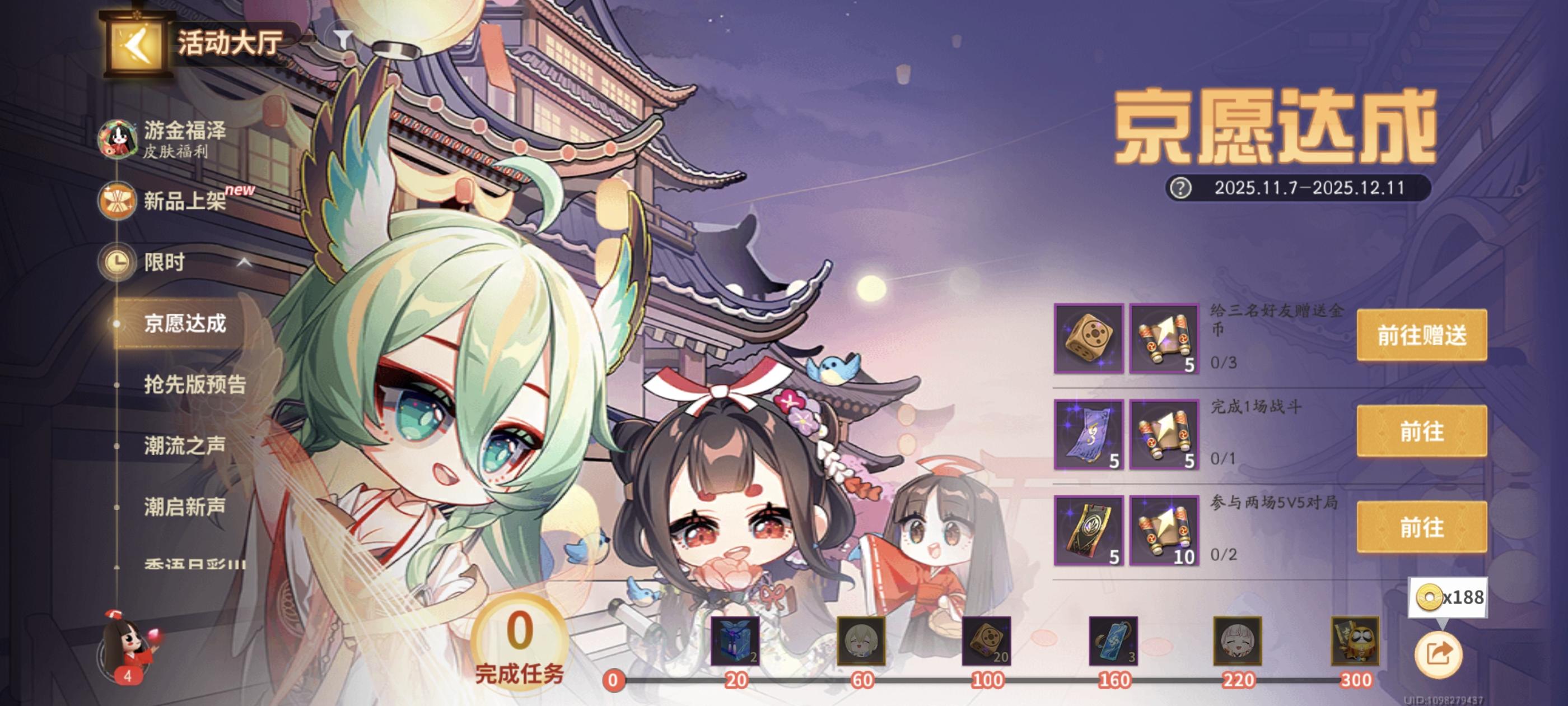This screenshot has height=706, width=1568.
Task: Click 前往 for the 完成1场战斗 task
Action: point(1422,433)
